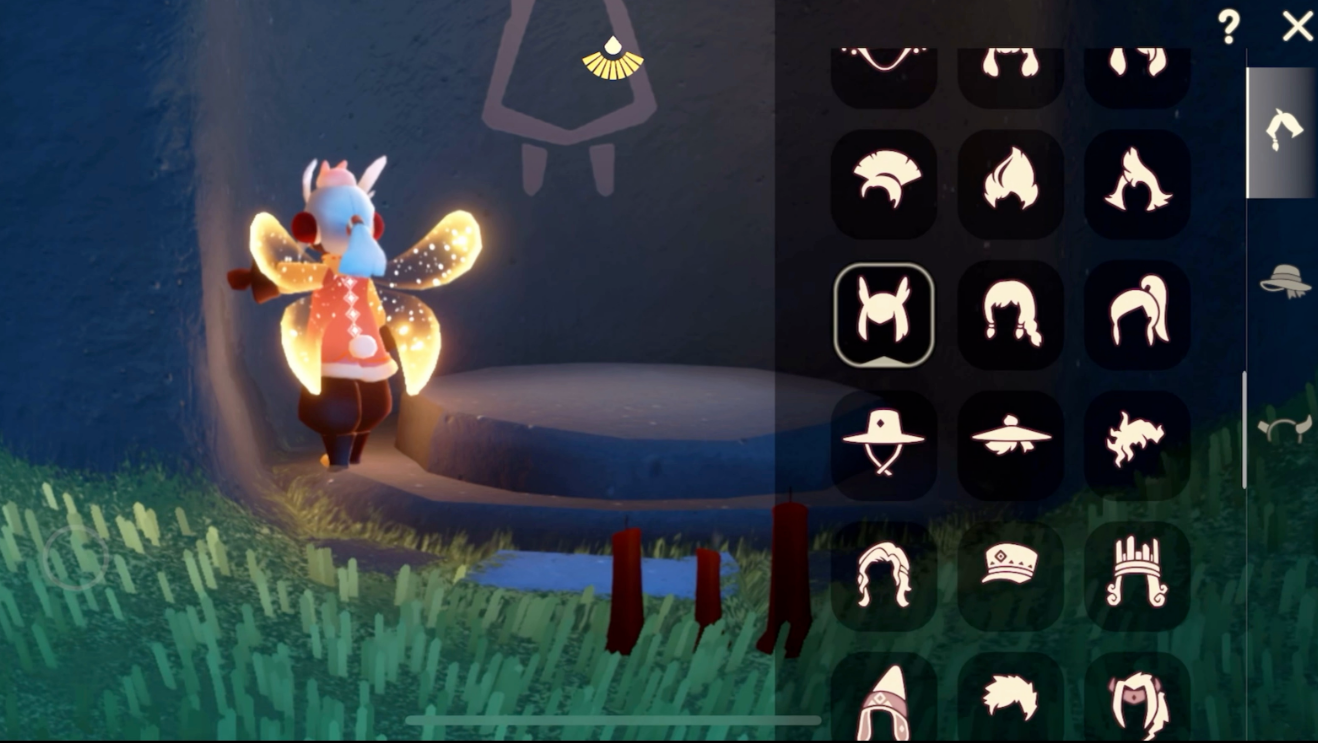Close the outfit wardrobe menu
Screen dimensions: 1318x743
point(1297,27)
